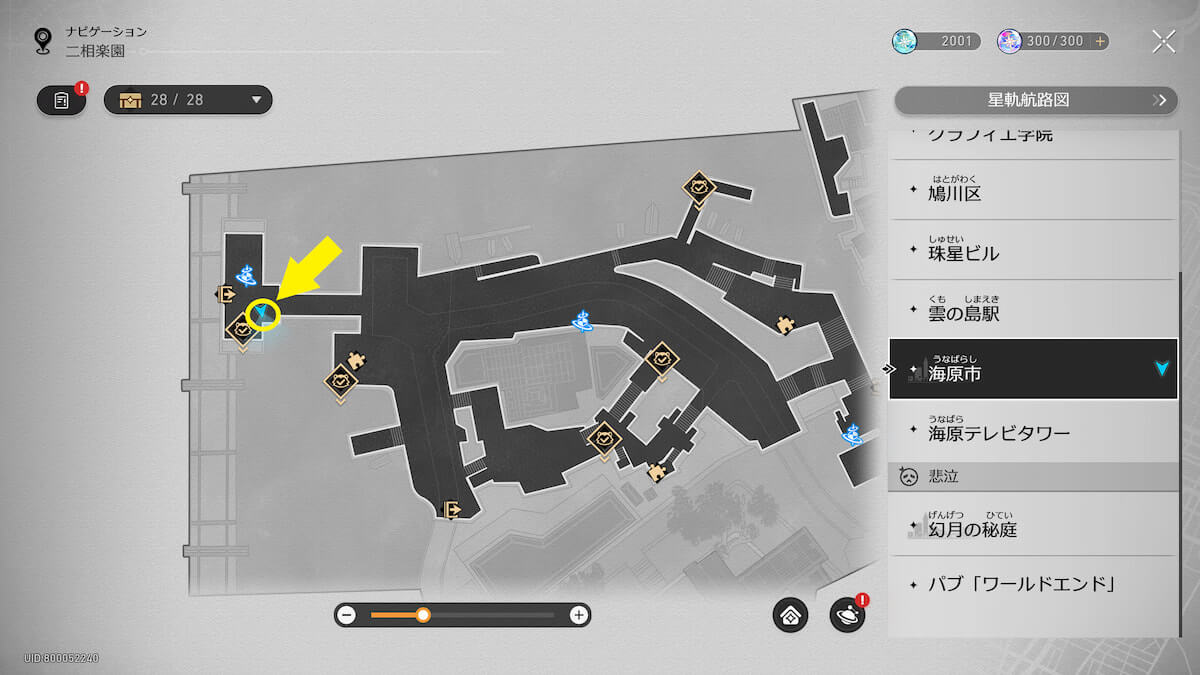
Task: Select the highlighted 海原市 entry
Action: [x=1033, y=370]
